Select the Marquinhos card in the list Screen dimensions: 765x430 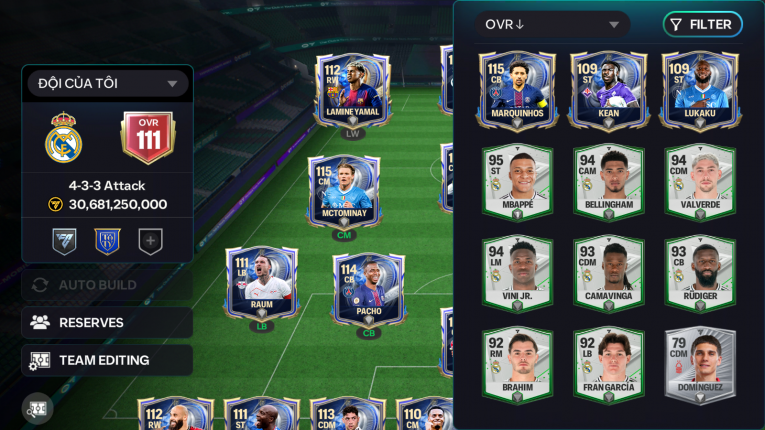coord(517,90)
